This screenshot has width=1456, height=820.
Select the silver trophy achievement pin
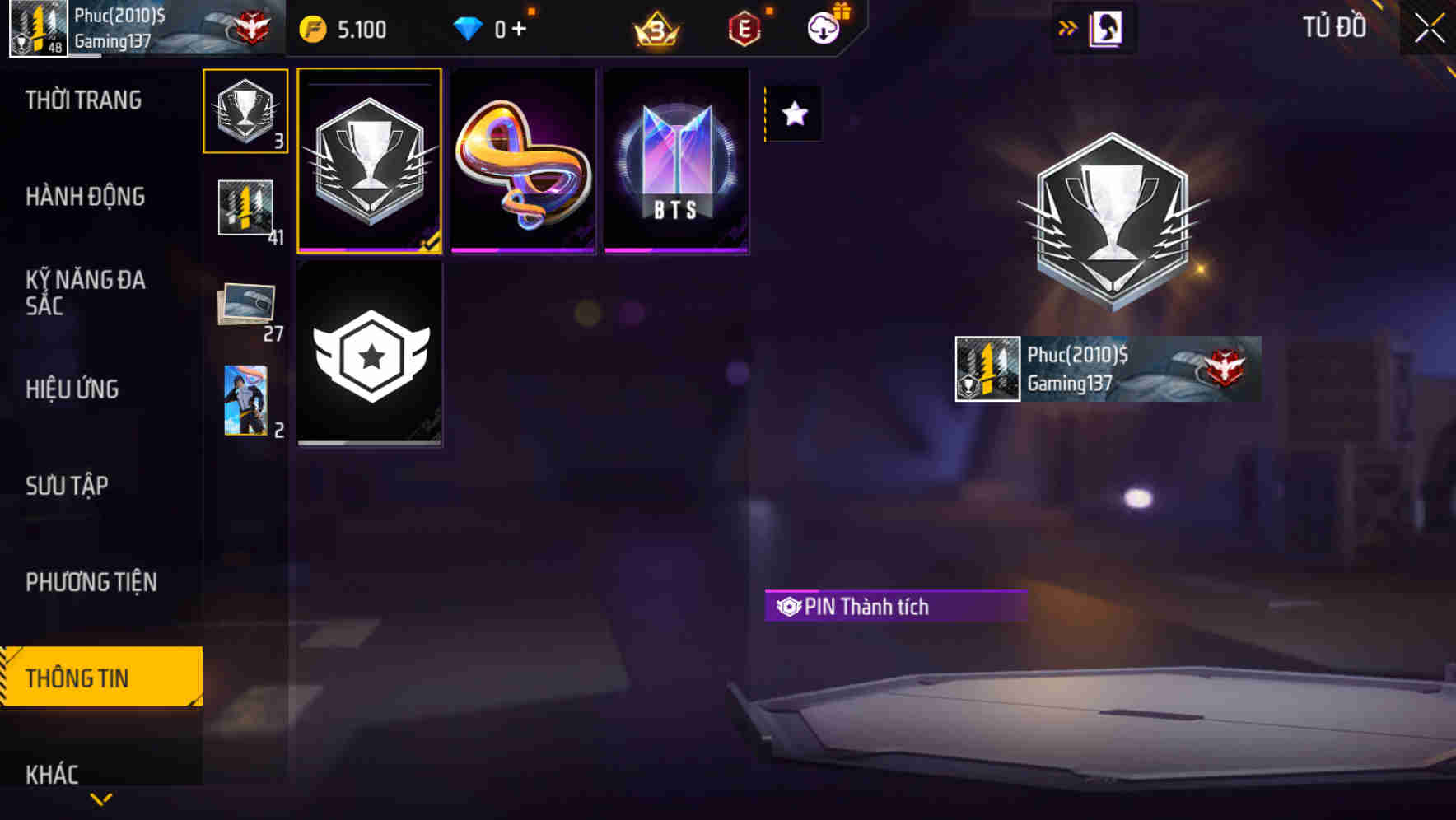pos(370,161)
